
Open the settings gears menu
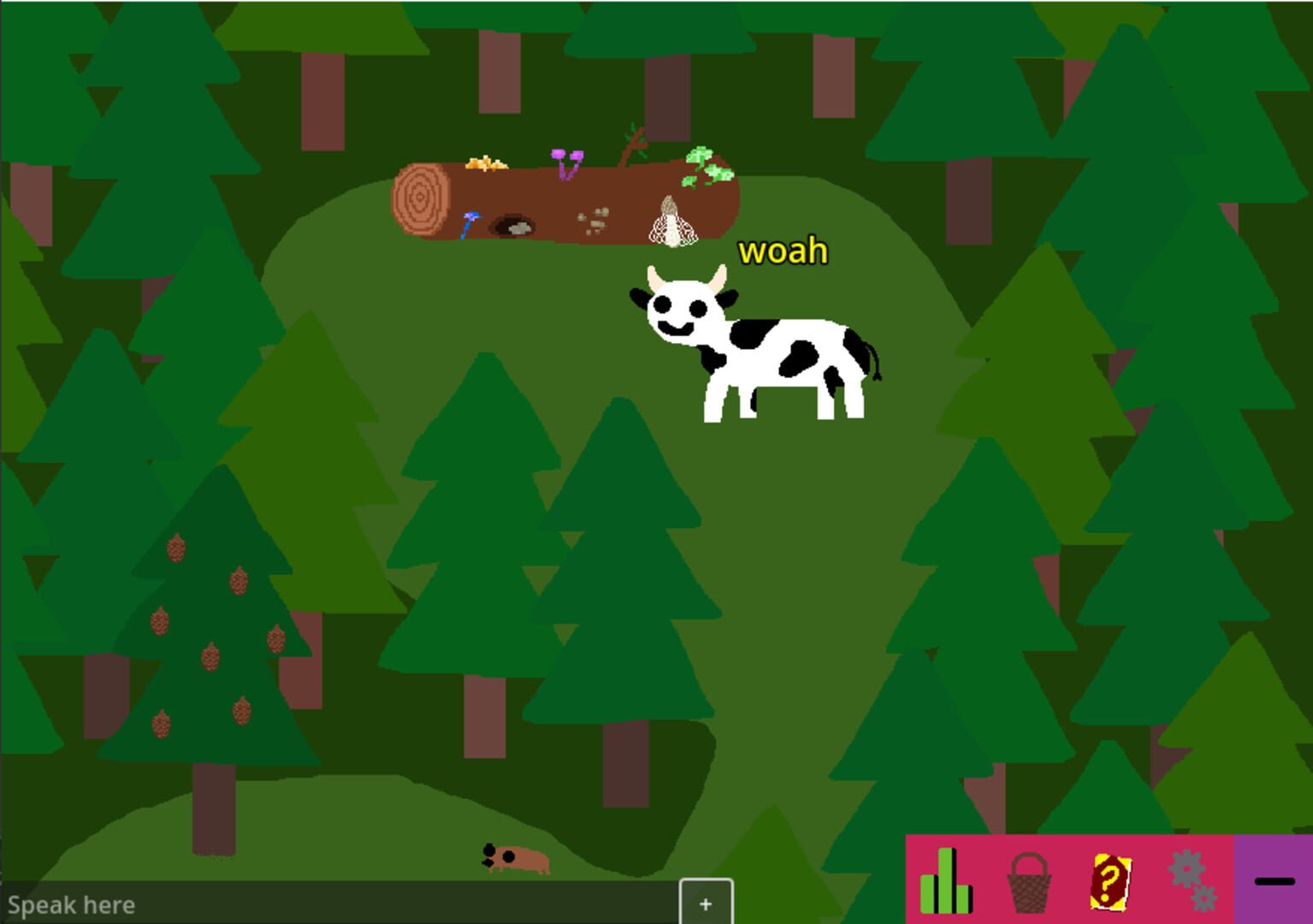(1192, 876)
